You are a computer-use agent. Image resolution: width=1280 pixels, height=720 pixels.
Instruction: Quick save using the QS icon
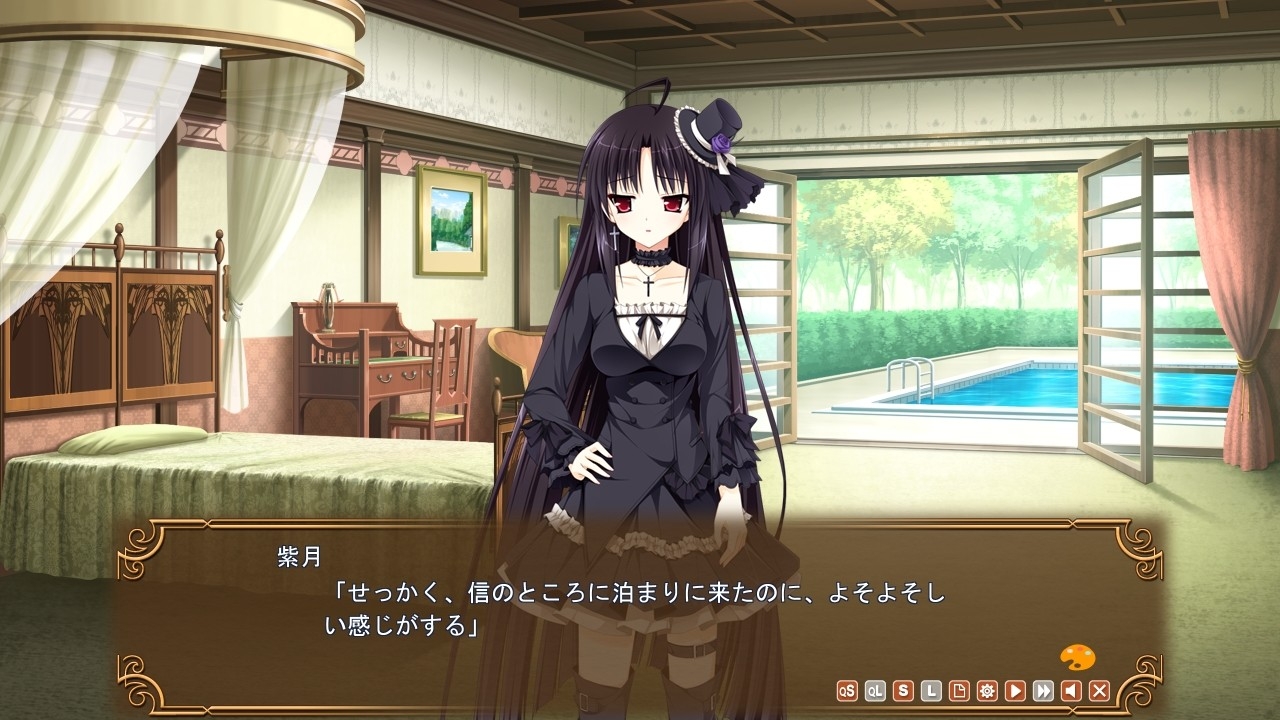click(847, 692)
